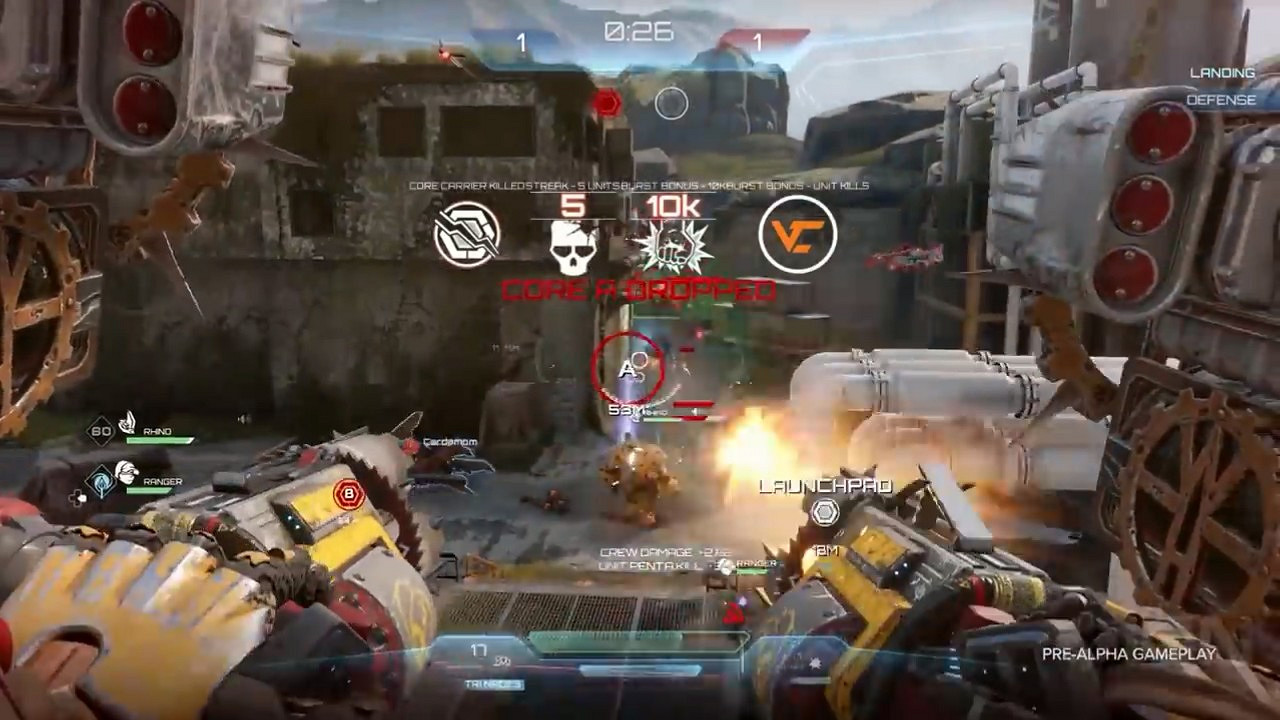Screen dimensions: 1280x720
Task: Click the red hexagon marker under the scoreboard
Action: click(x=606, y=103)
